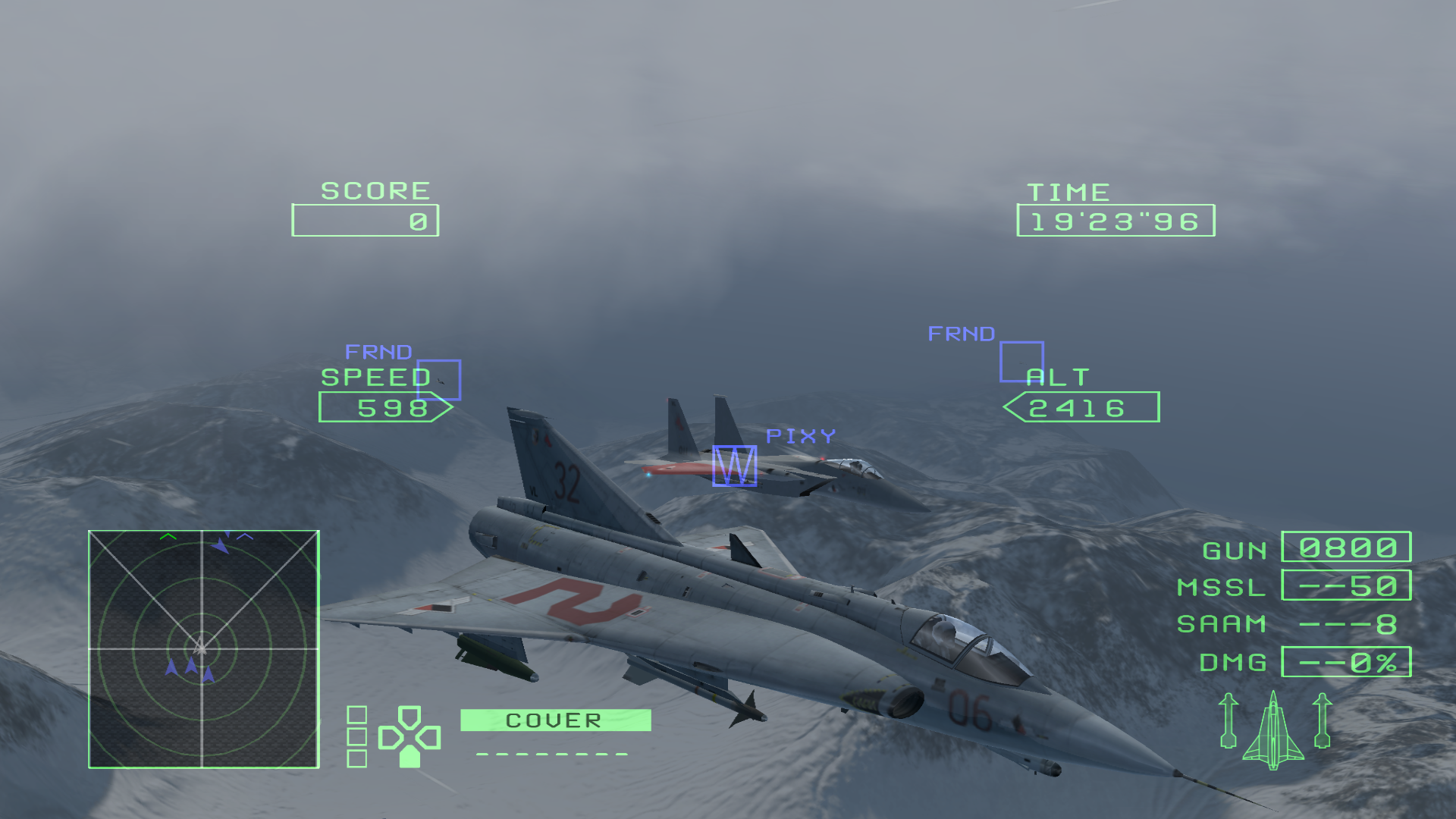Open the PIXY target selection box
Viewport: 1456px width, 819px height.
pyautogui.click(x=733, y=465)
